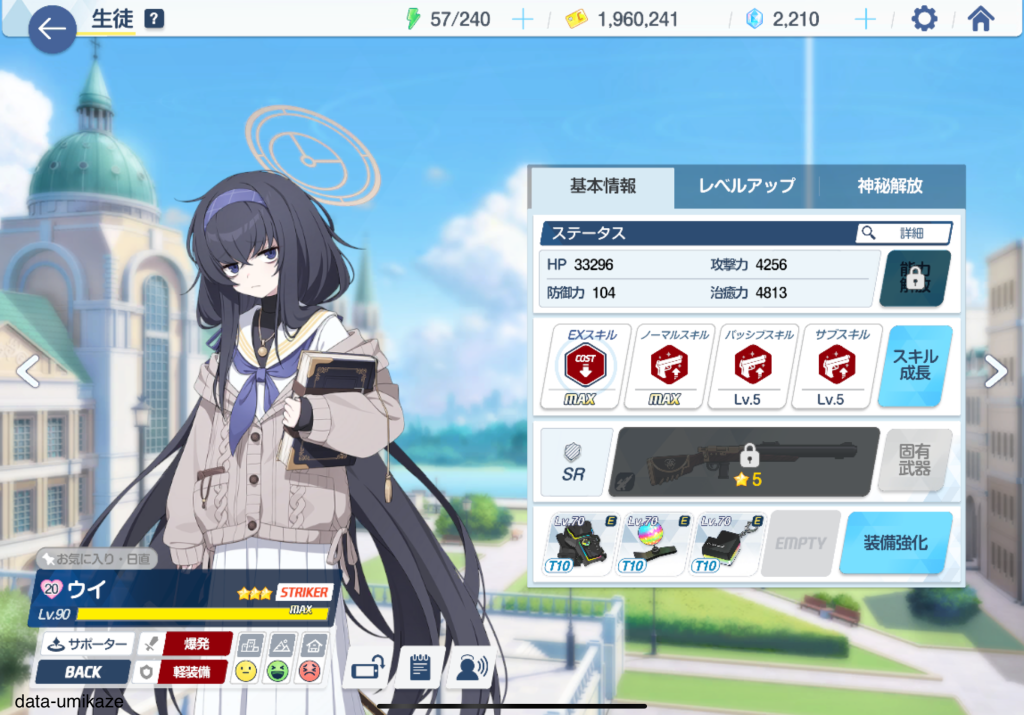Go back using the arrow button
Screen dimensions: 1024x715
pyautogui.click(x=52, y=29)
